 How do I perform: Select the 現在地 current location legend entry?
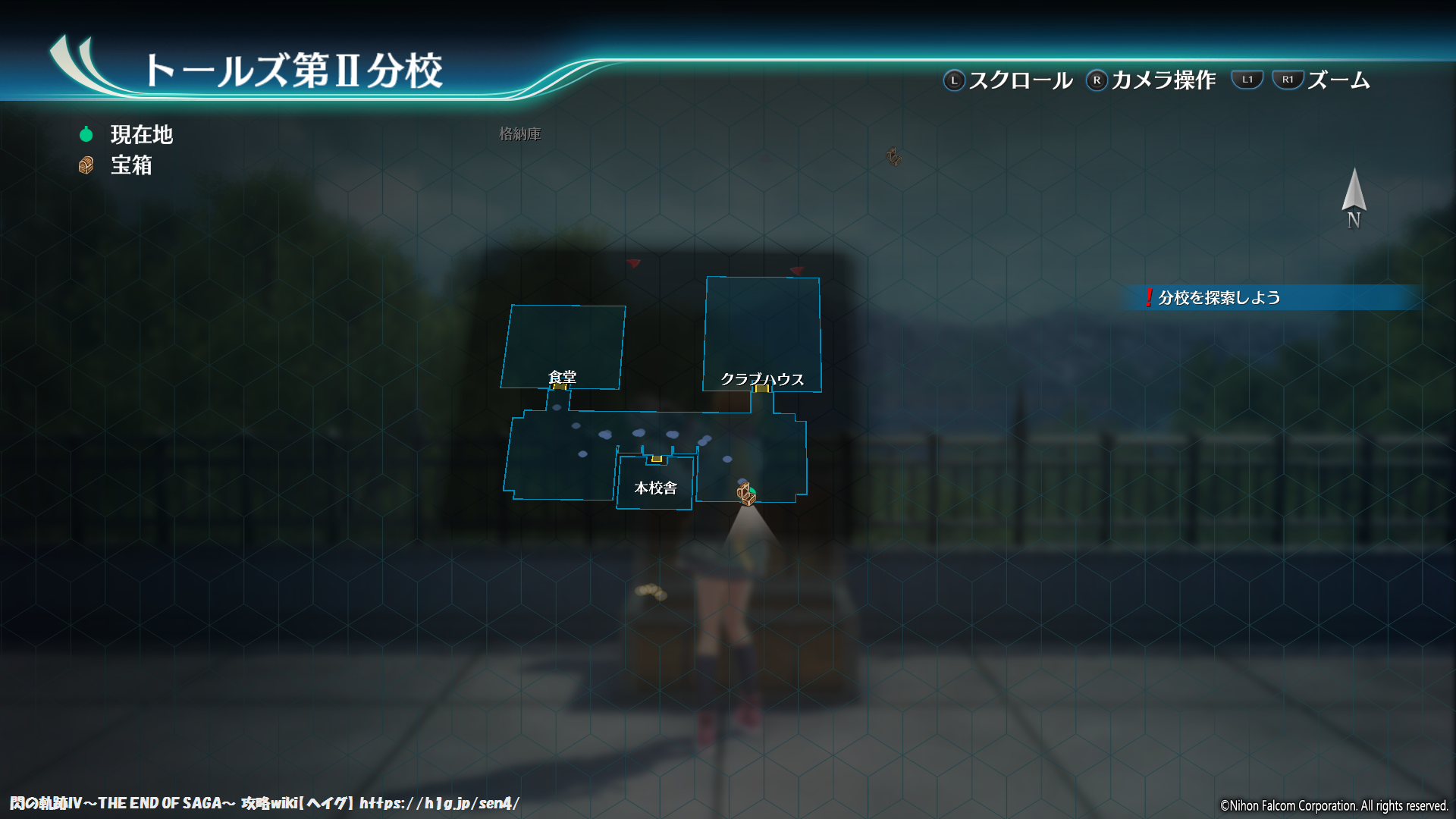click(141, 135)
